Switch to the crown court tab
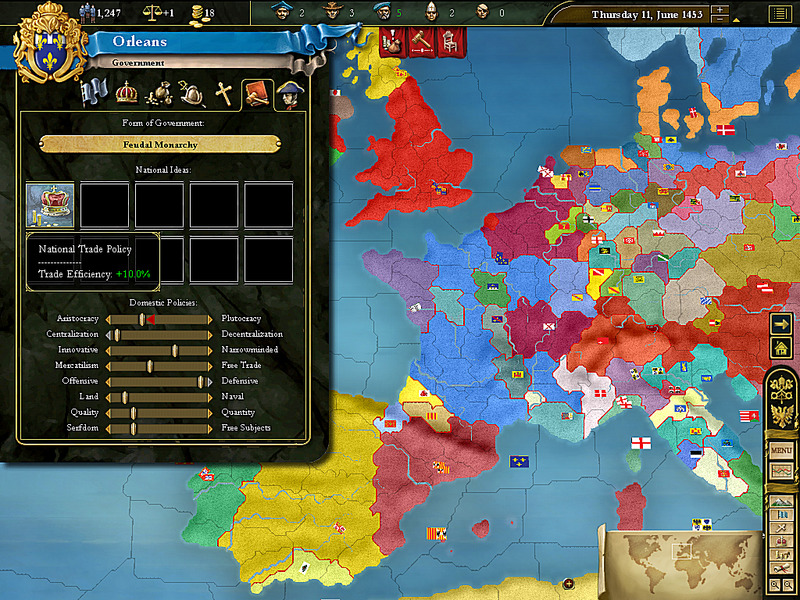Viewport: 800px width, 600px height. 126,93
